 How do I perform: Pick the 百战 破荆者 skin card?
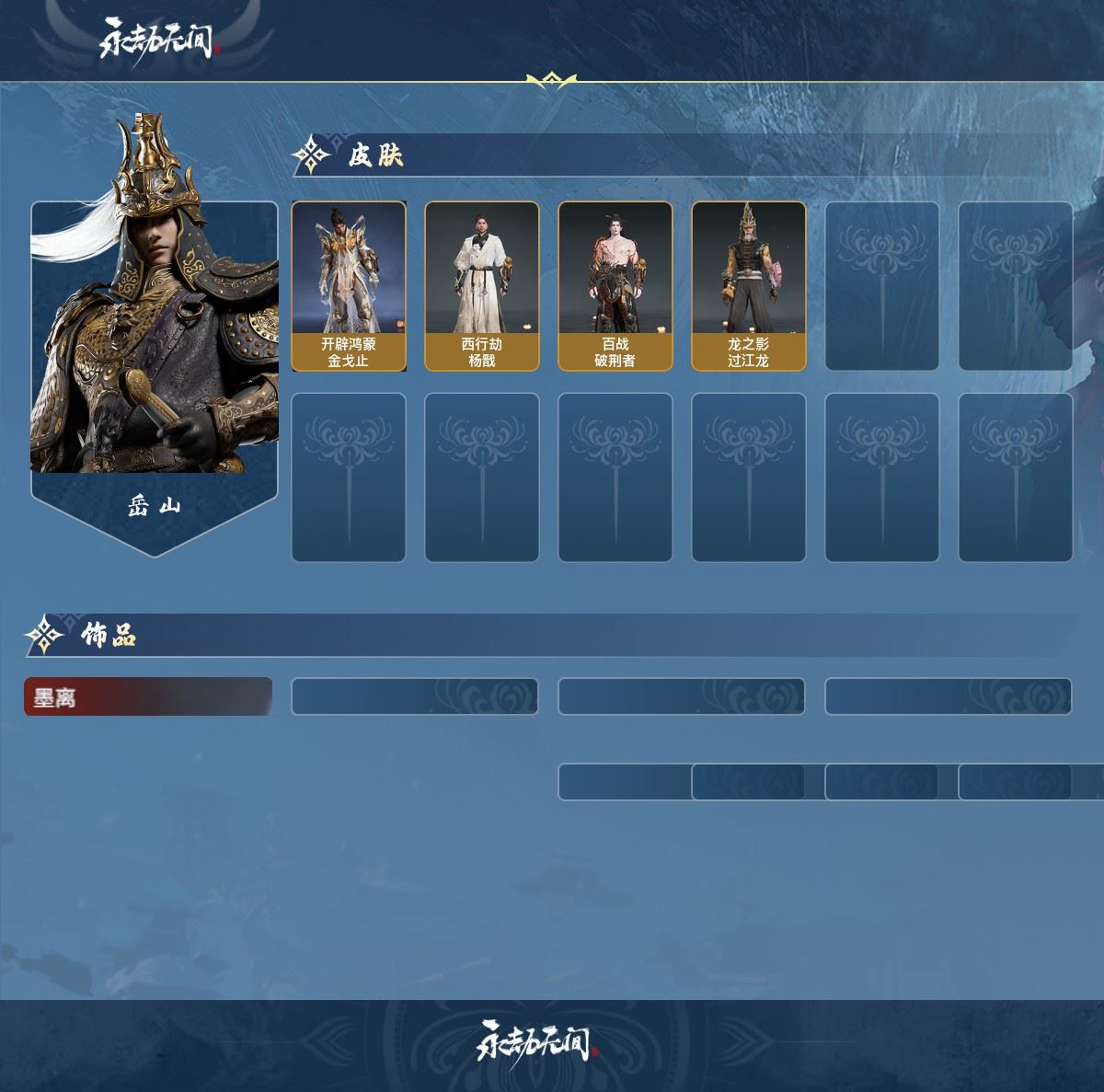click(x=615, y=286)
